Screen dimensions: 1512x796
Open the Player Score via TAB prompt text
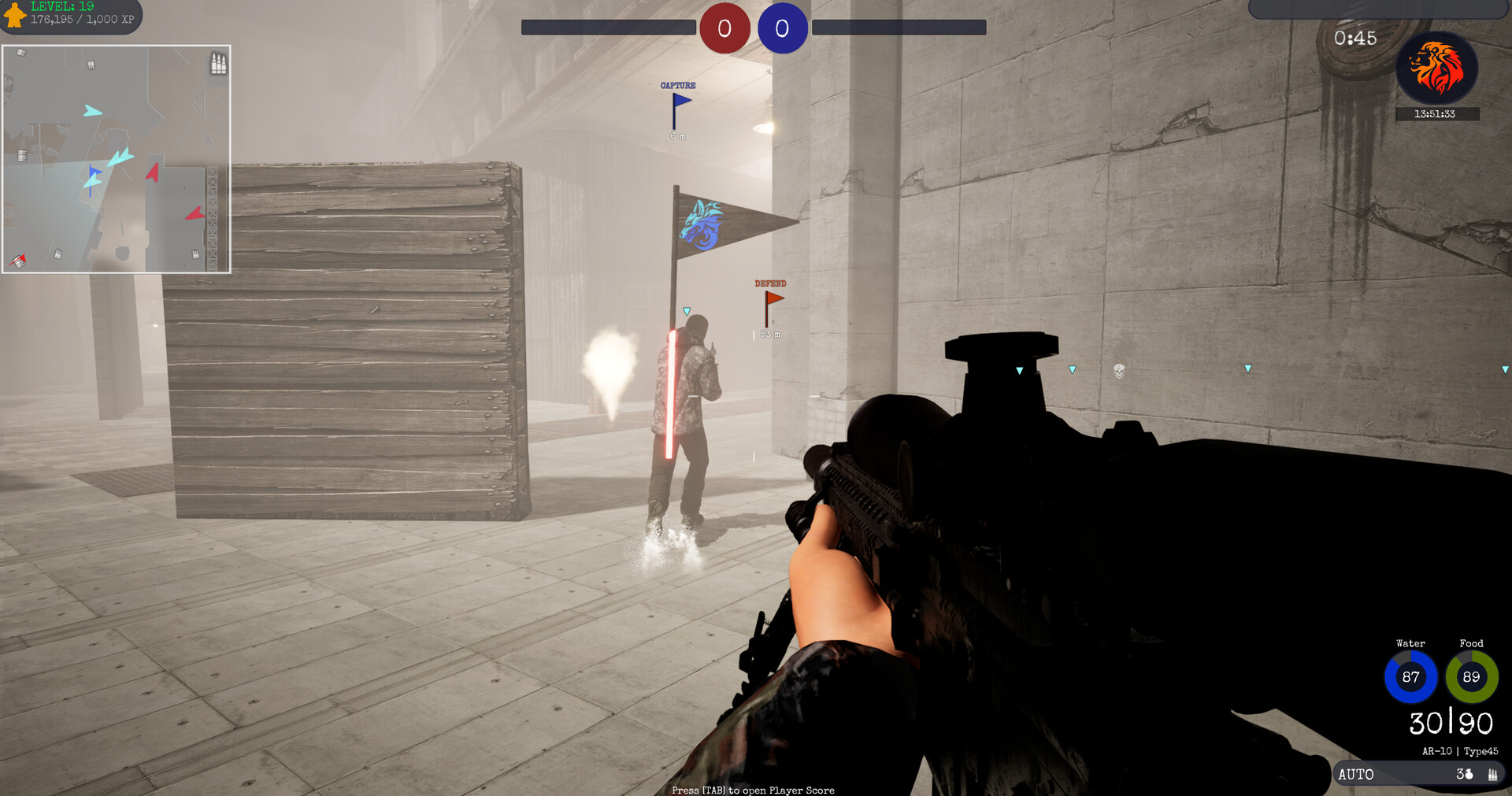(752, 790)
